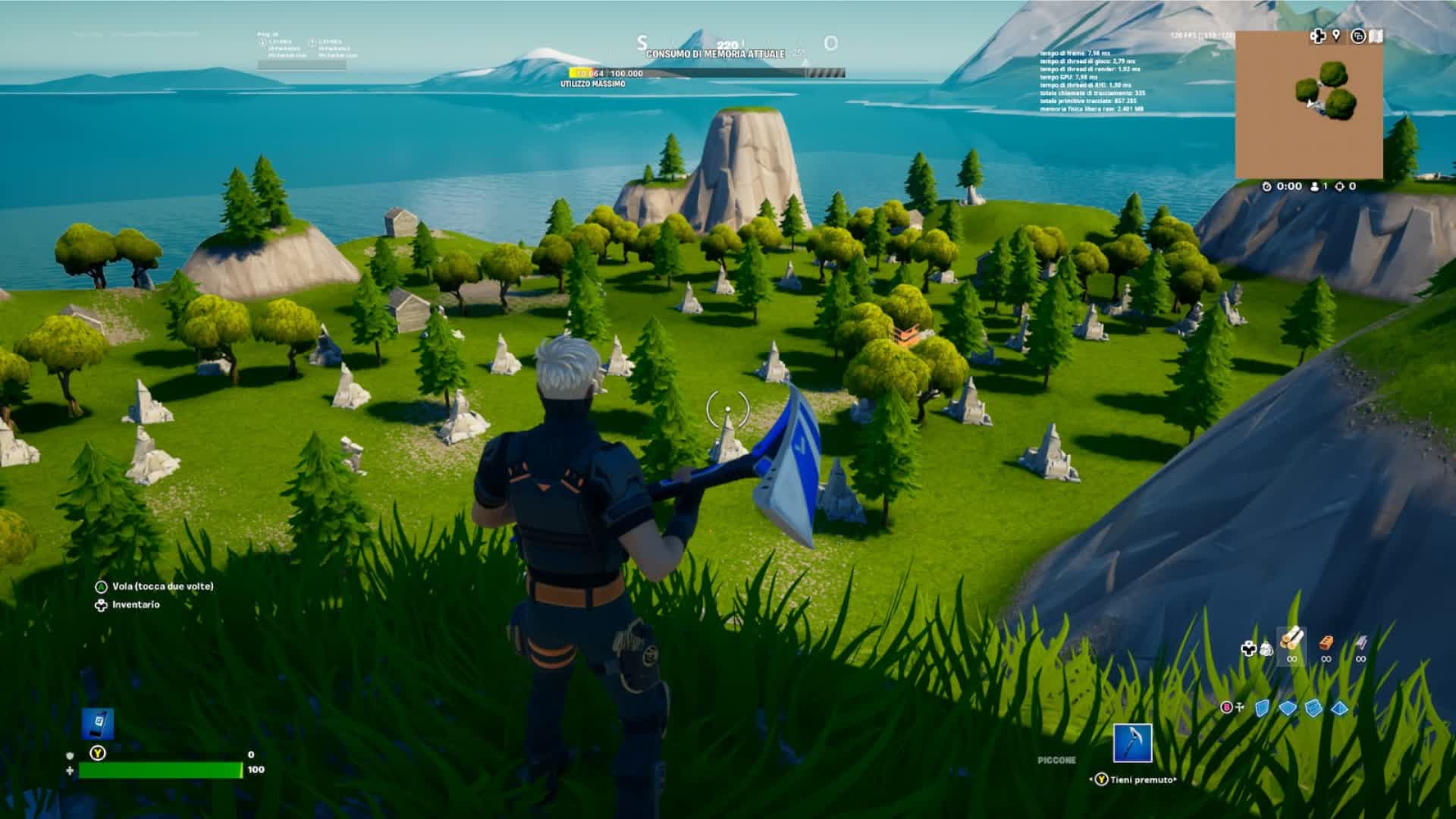Choose the brick building material
This screenshot has width=1456, height=819.
click(1326, 643)
